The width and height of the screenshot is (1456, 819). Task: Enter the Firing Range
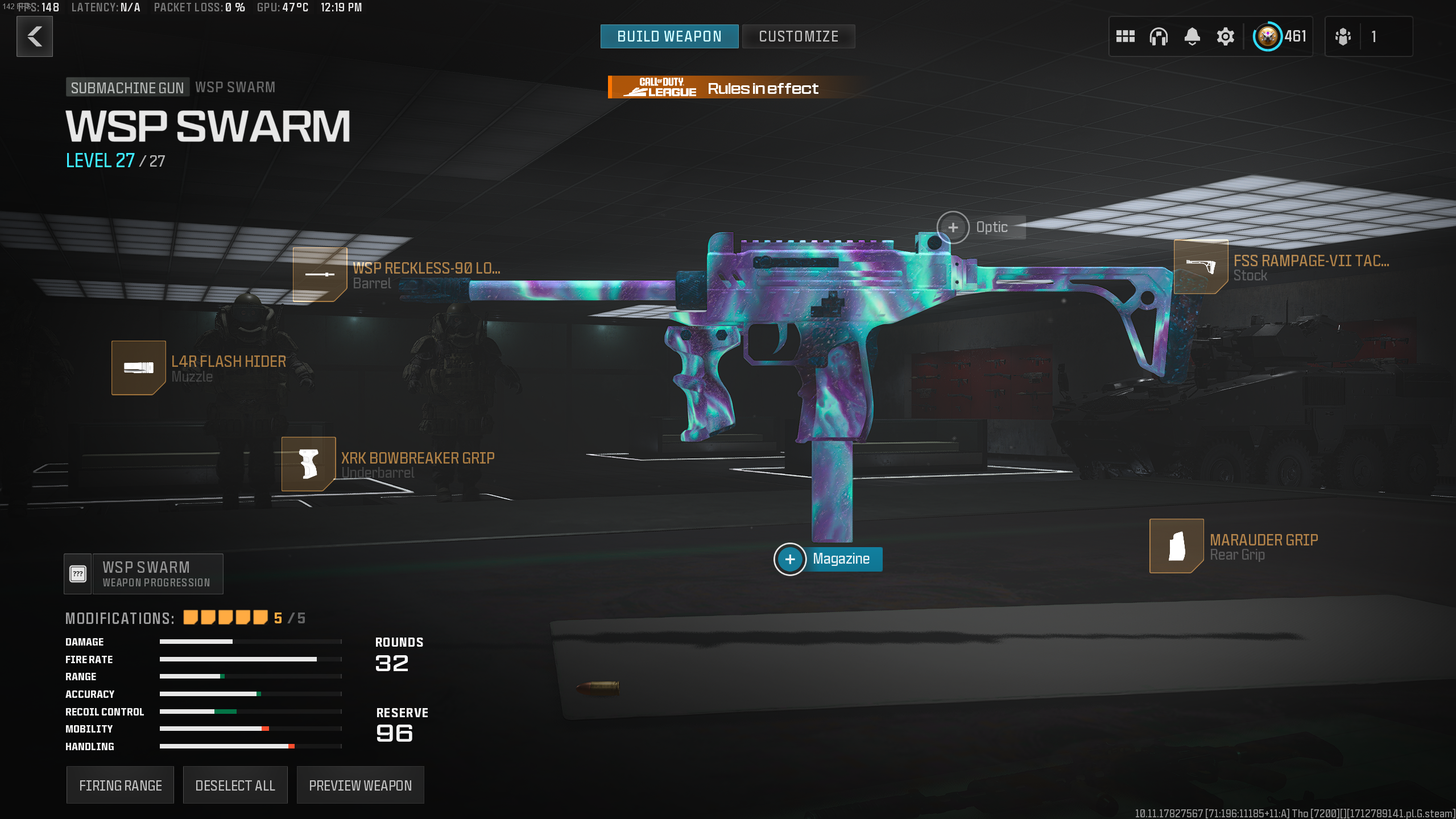pyautogui.click(x=120, y=785)
